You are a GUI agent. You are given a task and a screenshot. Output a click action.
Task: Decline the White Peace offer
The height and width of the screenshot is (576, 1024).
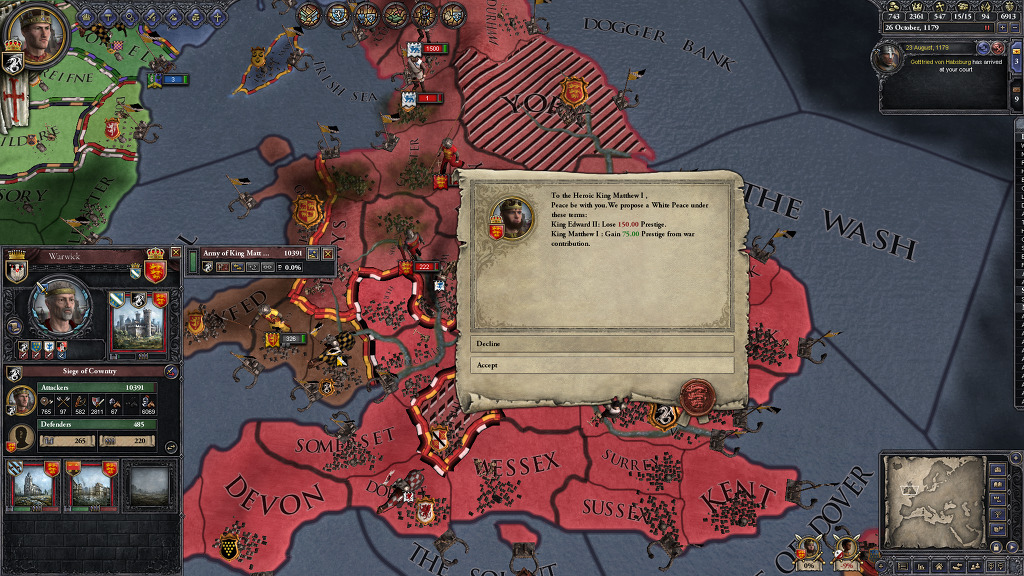pos(601,343)
